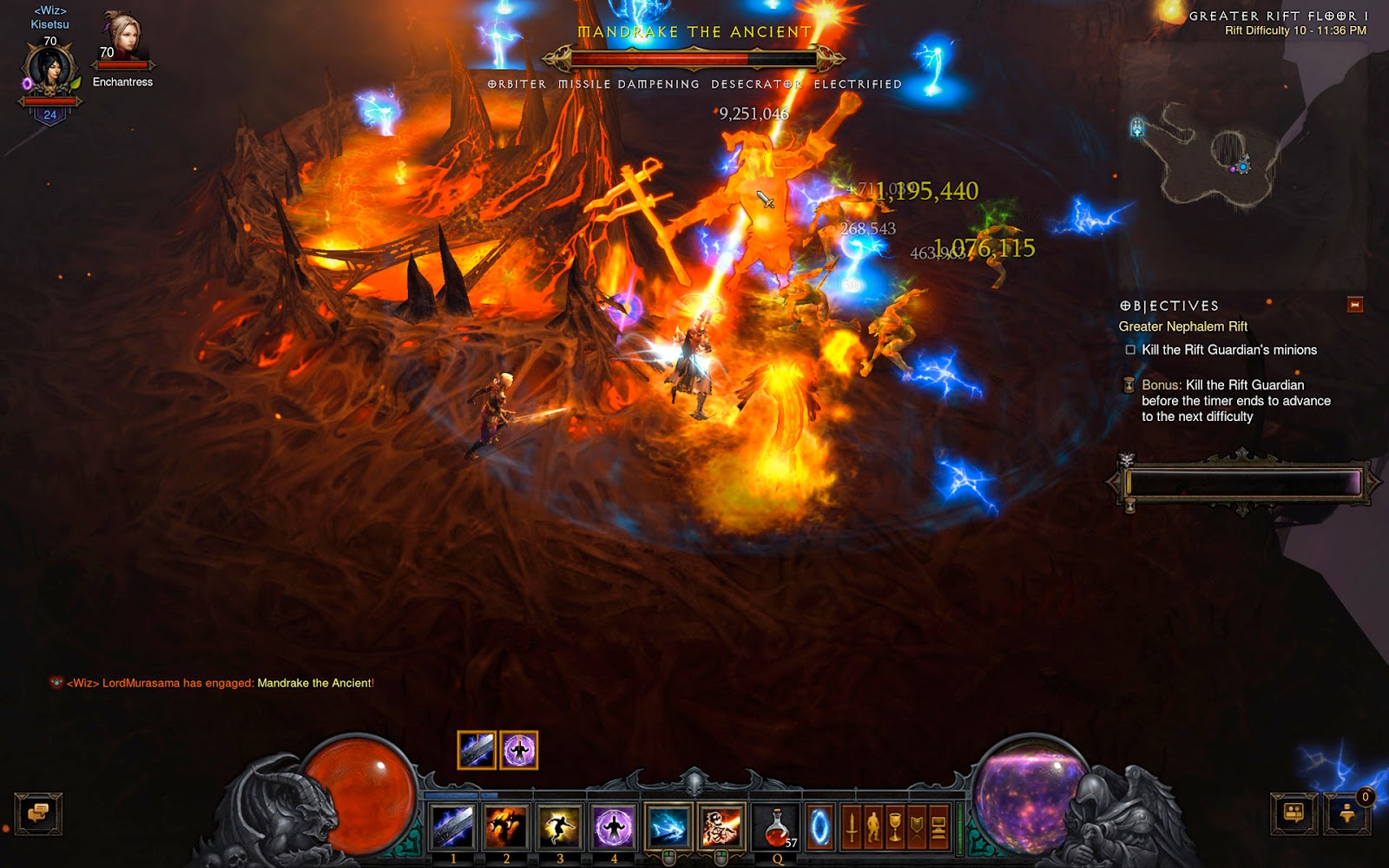Open the game menu computer button
The height and width of the screenshot is (868, 1389).
pos(938,828)
